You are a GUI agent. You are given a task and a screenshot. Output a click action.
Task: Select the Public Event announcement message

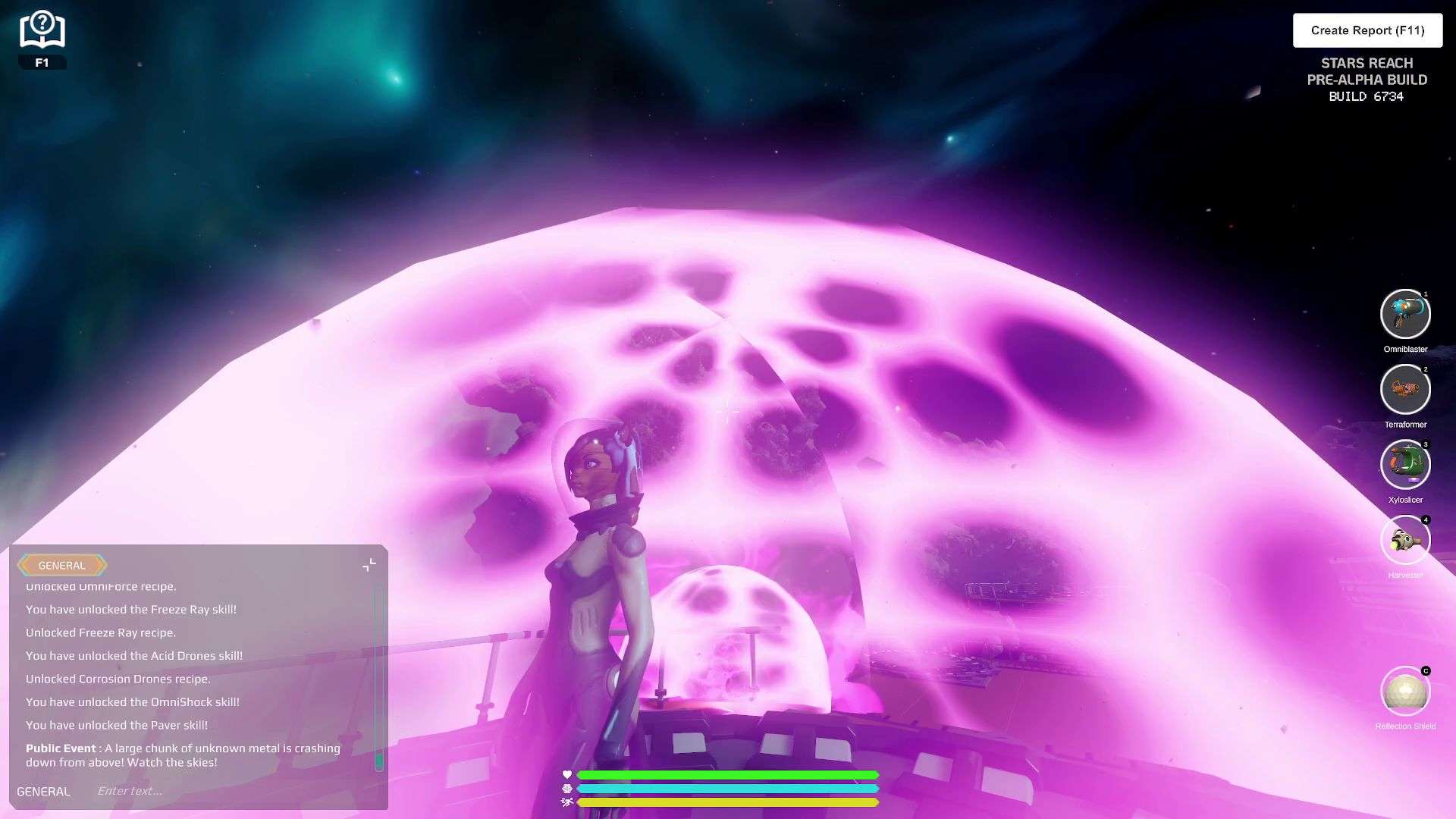182,755
